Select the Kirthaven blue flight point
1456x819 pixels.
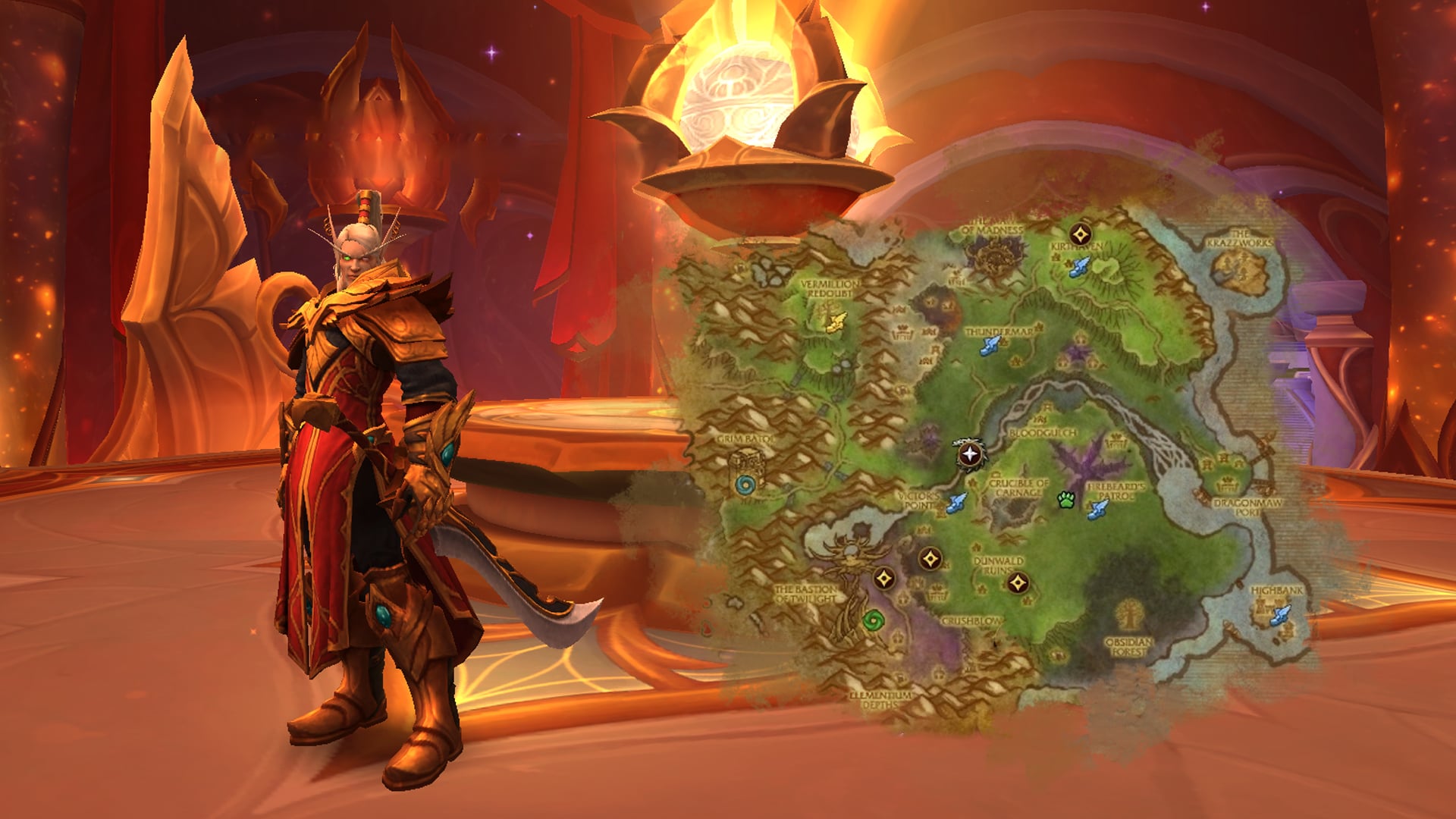(1079, 266)
